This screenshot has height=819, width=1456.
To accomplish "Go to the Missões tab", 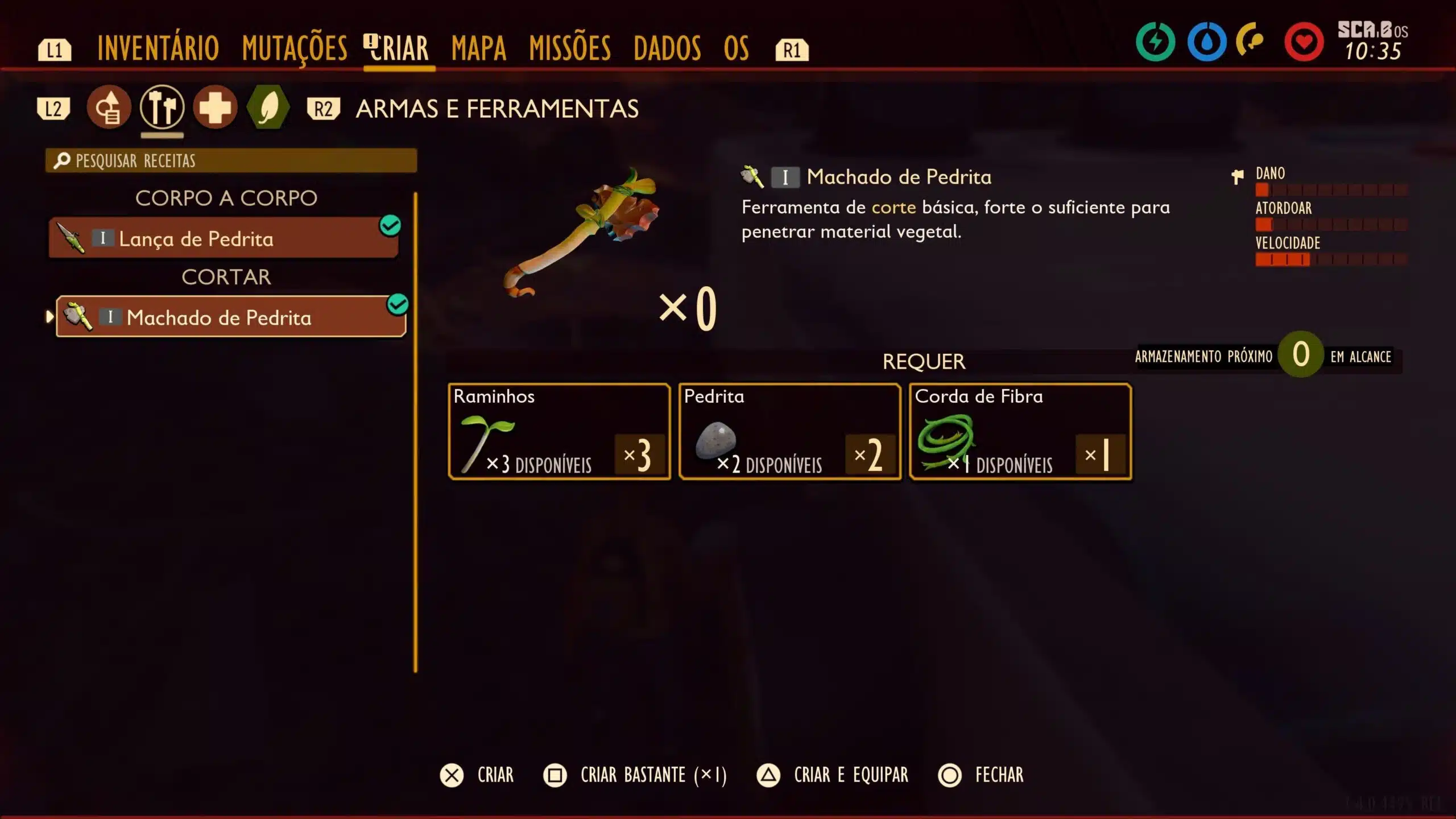I will 570,48.
